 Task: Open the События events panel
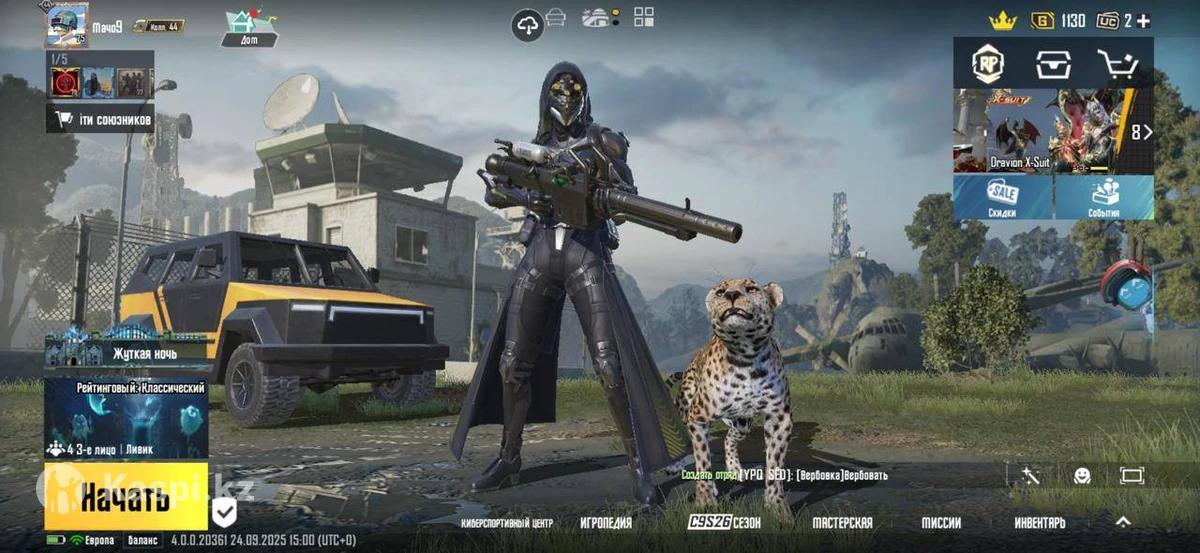pyautogui.click(x=1104, y=198)
